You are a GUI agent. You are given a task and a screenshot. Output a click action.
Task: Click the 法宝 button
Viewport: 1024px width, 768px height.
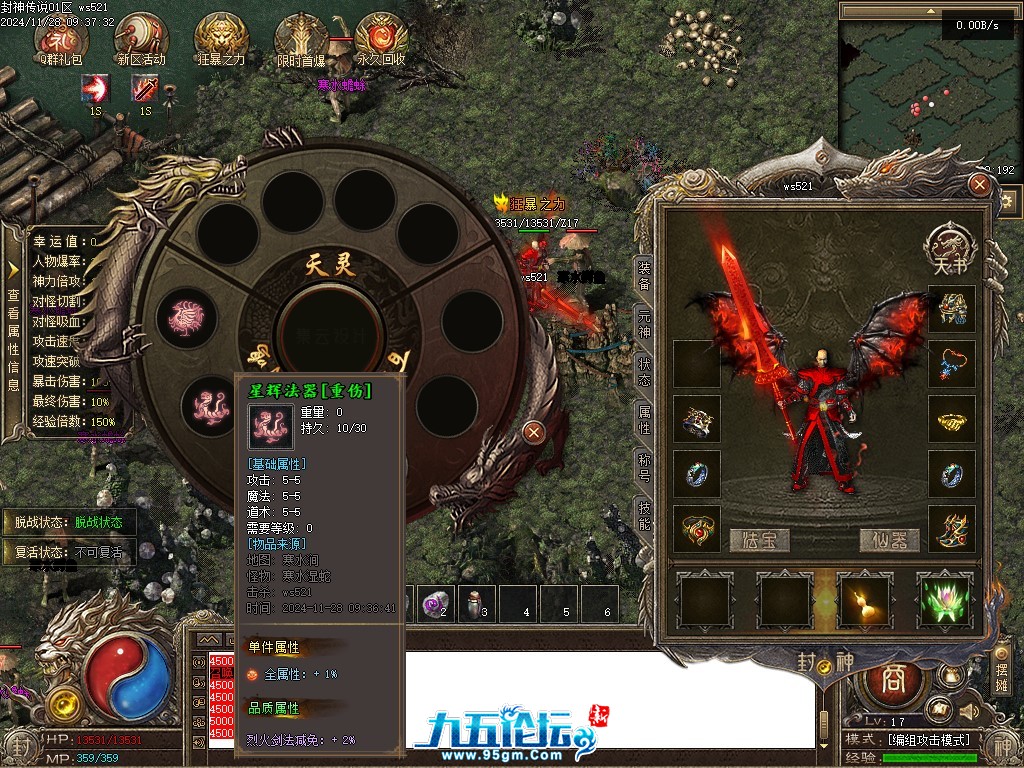760,540
